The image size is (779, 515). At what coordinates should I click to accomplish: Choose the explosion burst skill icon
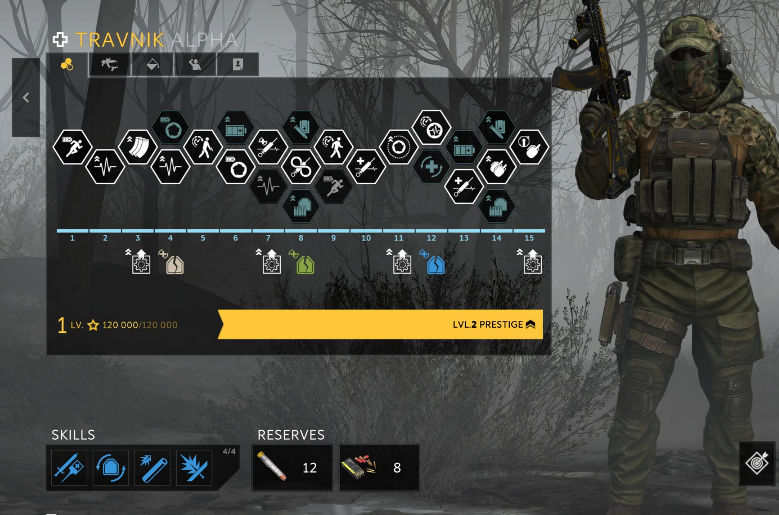point(193,468)
